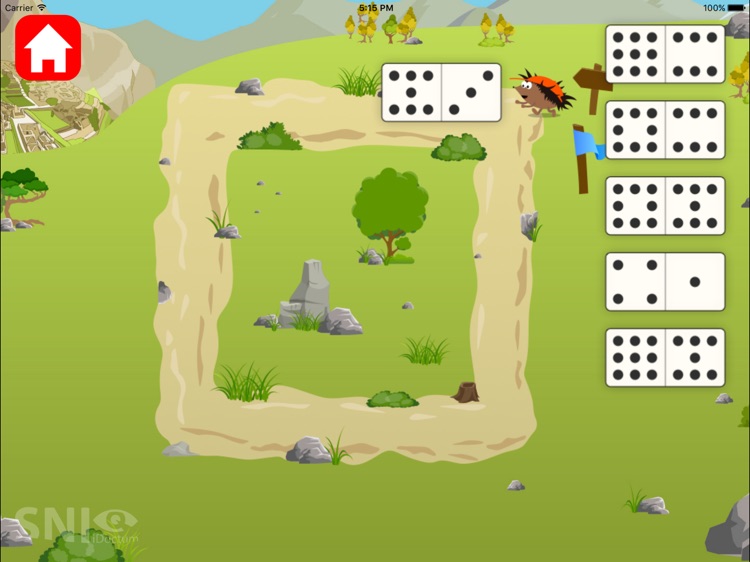
Task: Choose the eight-and-six domino tile
Action: point(665,130)
